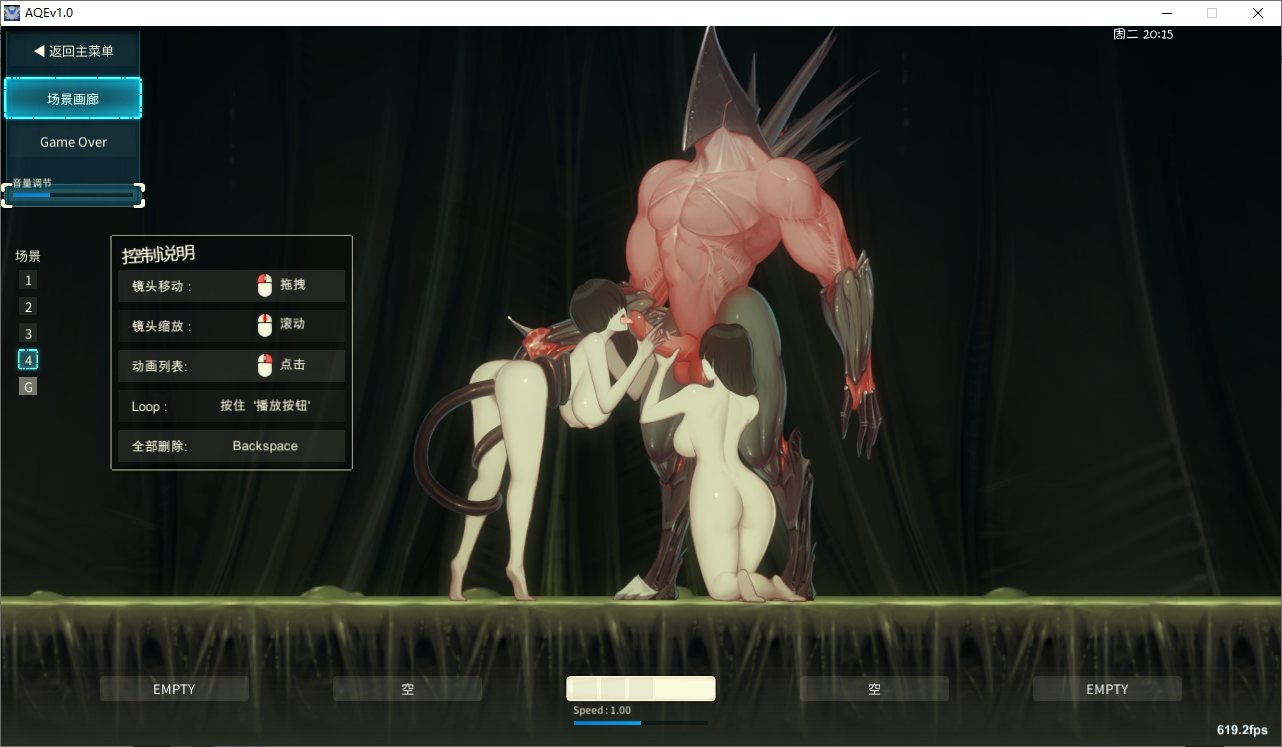Click the 音量调节 volume bar
This screenshot has width=1282, height=747.
tap(72, 195)
